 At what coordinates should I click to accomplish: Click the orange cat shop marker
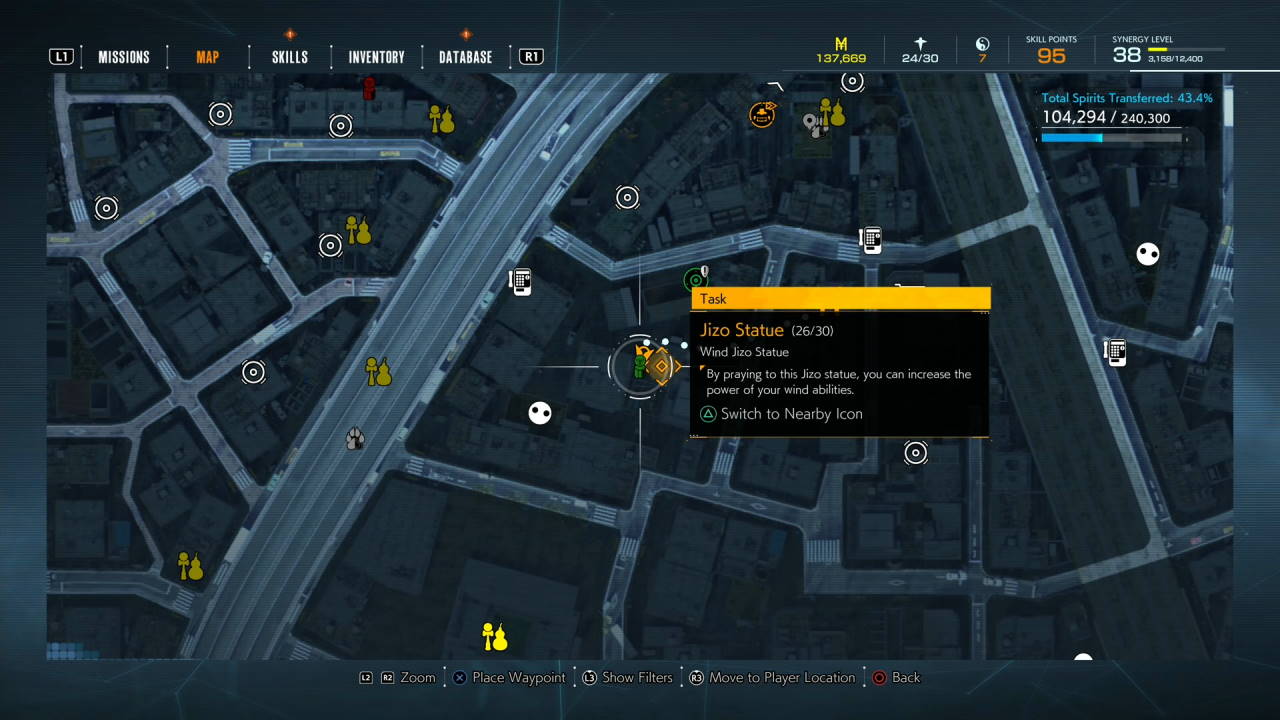[x=762, y=114]
